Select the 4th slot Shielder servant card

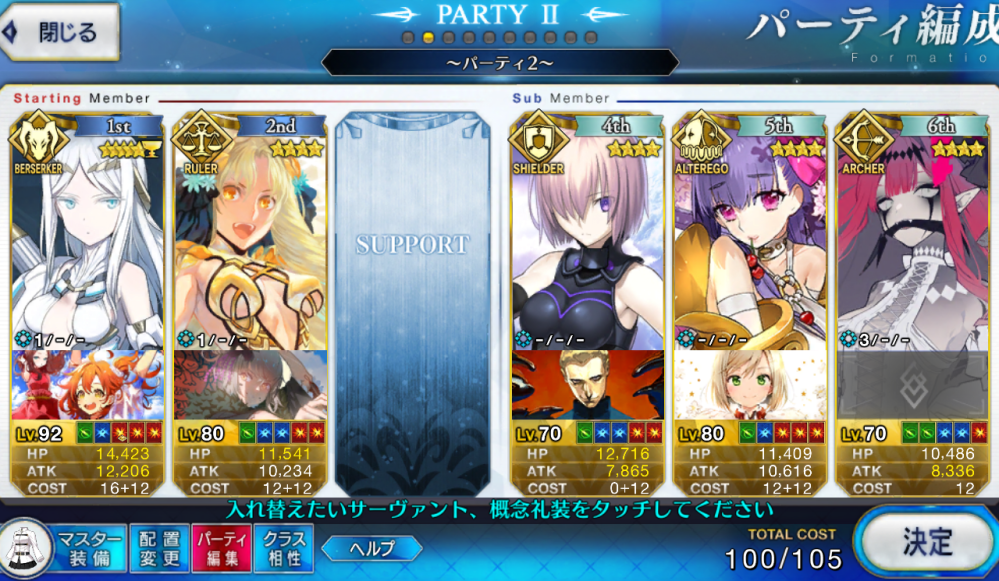coord(587,240)
